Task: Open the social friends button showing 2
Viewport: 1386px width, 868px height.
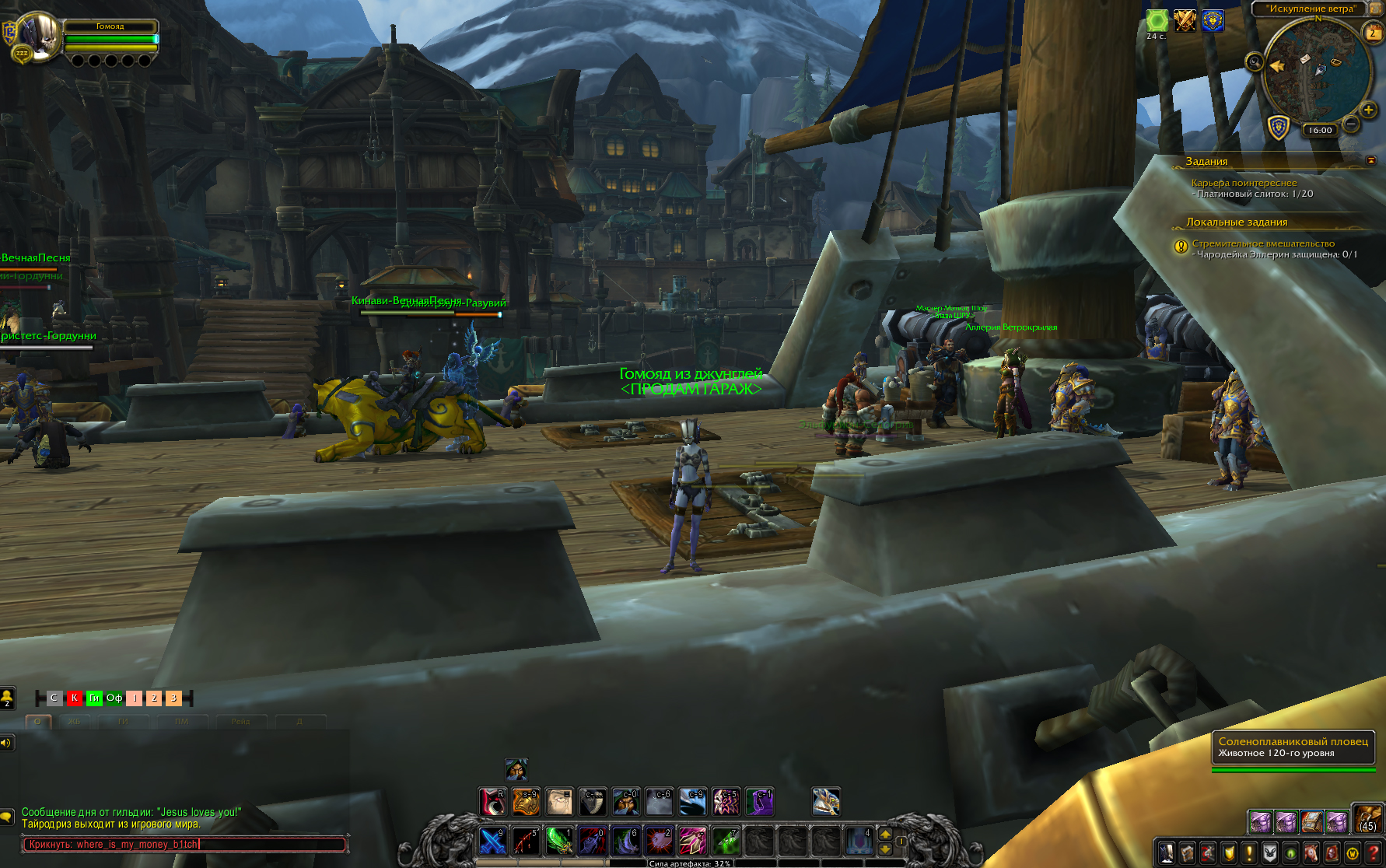Action: point(7,698)
